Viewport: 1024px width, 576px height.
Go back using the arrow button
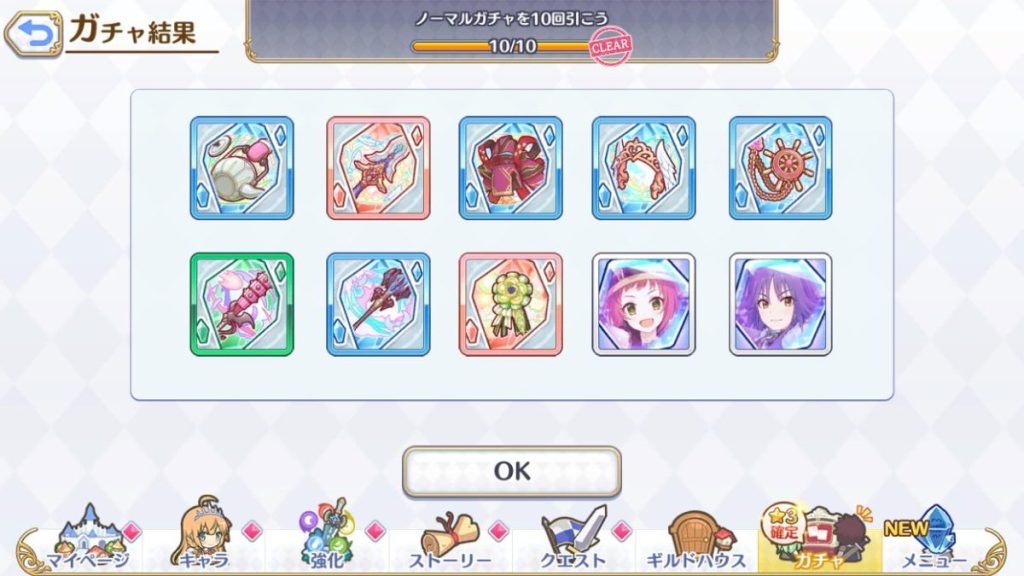pyautogui.click(x=32, y=35)
